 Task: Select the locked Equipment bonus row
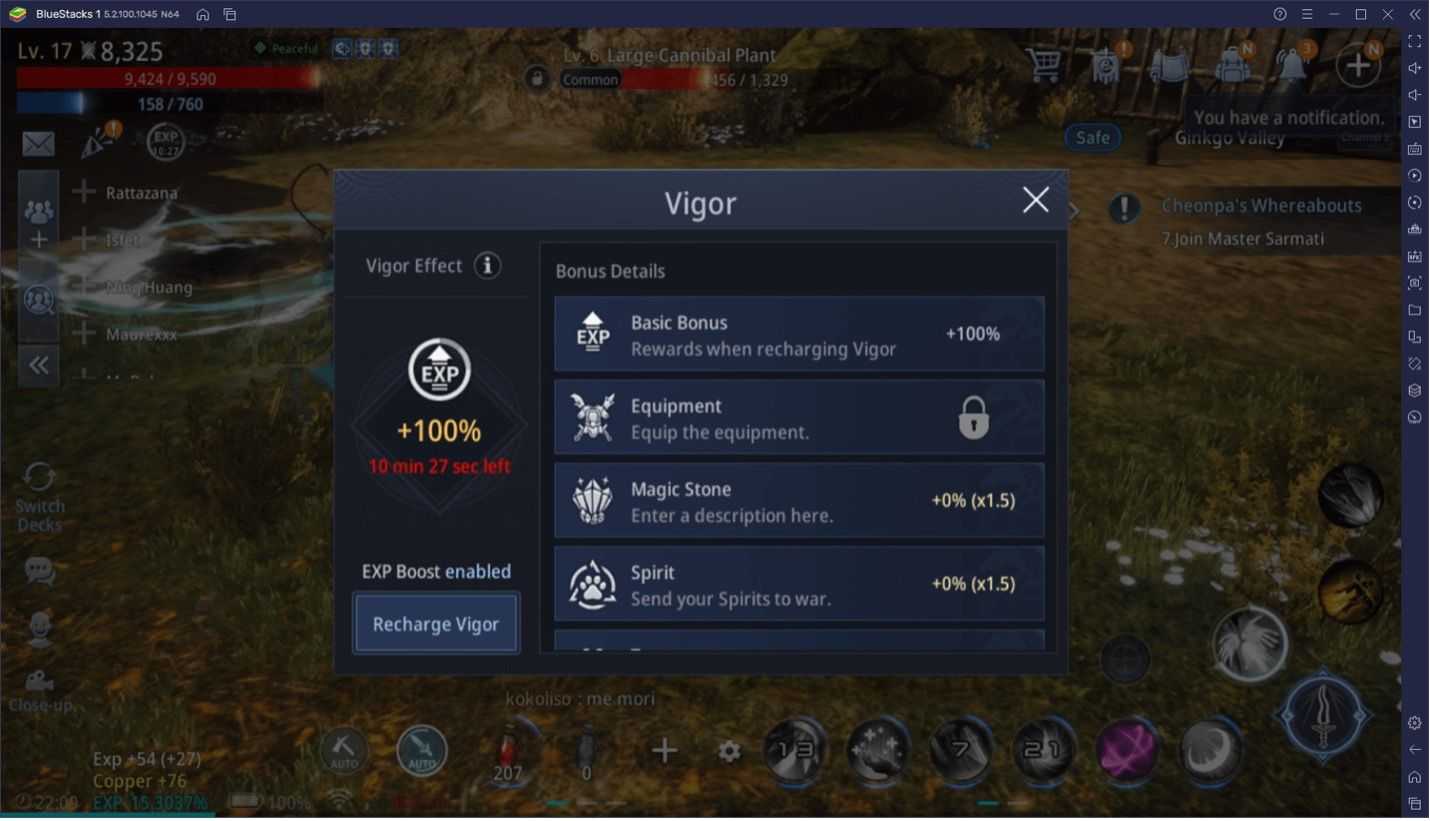(799, 417)
